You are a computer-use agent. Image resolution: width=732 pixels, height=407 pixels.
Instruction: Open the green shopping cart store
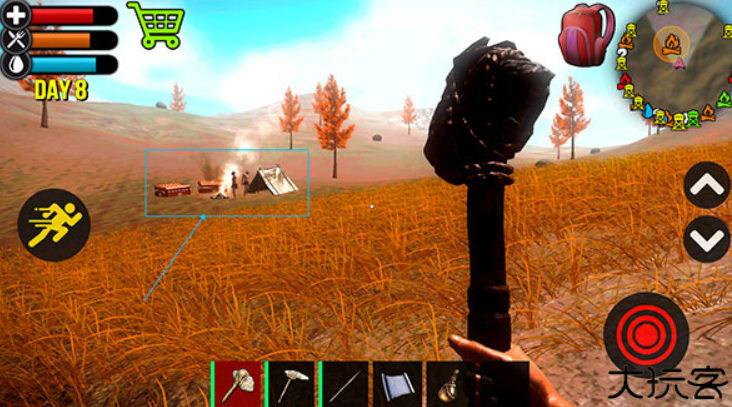(x=155, y=25)
